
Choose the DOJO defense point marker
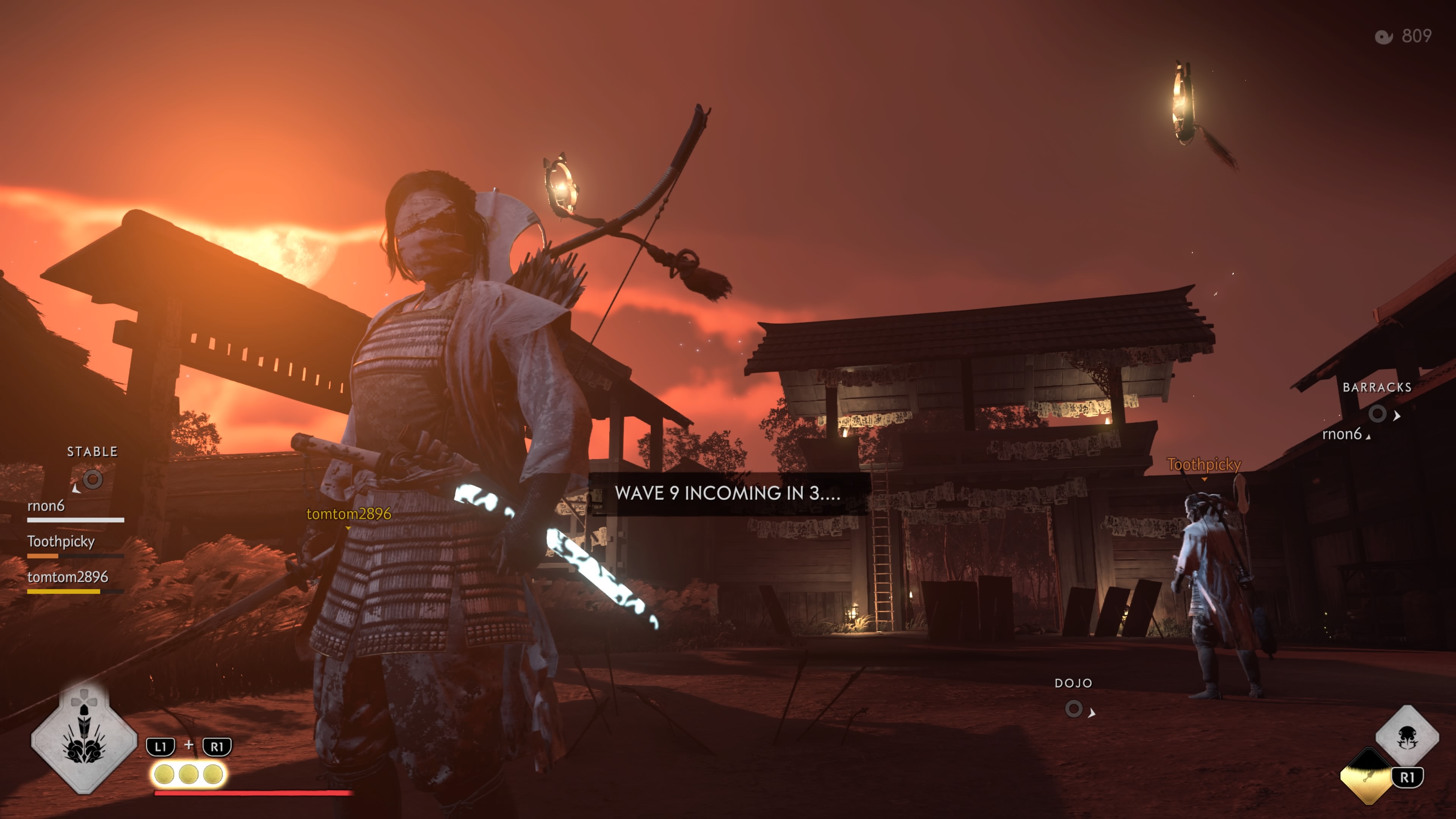(1073, 708)
